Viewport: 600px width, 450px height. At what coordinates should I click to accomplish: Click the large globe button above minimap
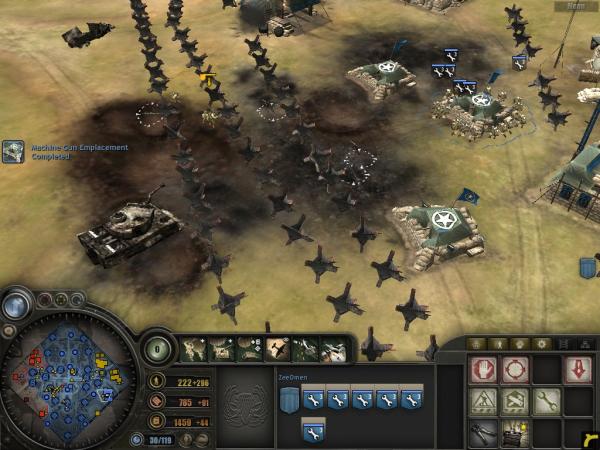(16, 306)
